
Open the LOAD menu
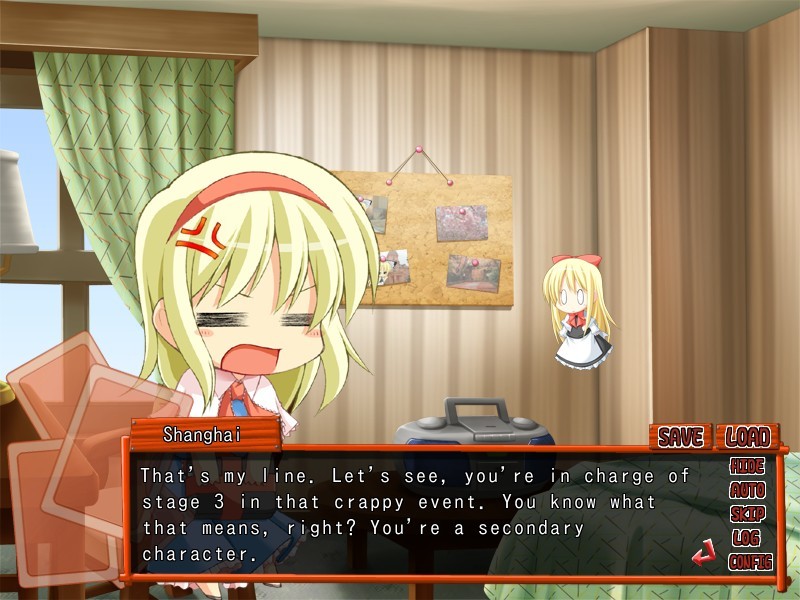pos(747,437)
